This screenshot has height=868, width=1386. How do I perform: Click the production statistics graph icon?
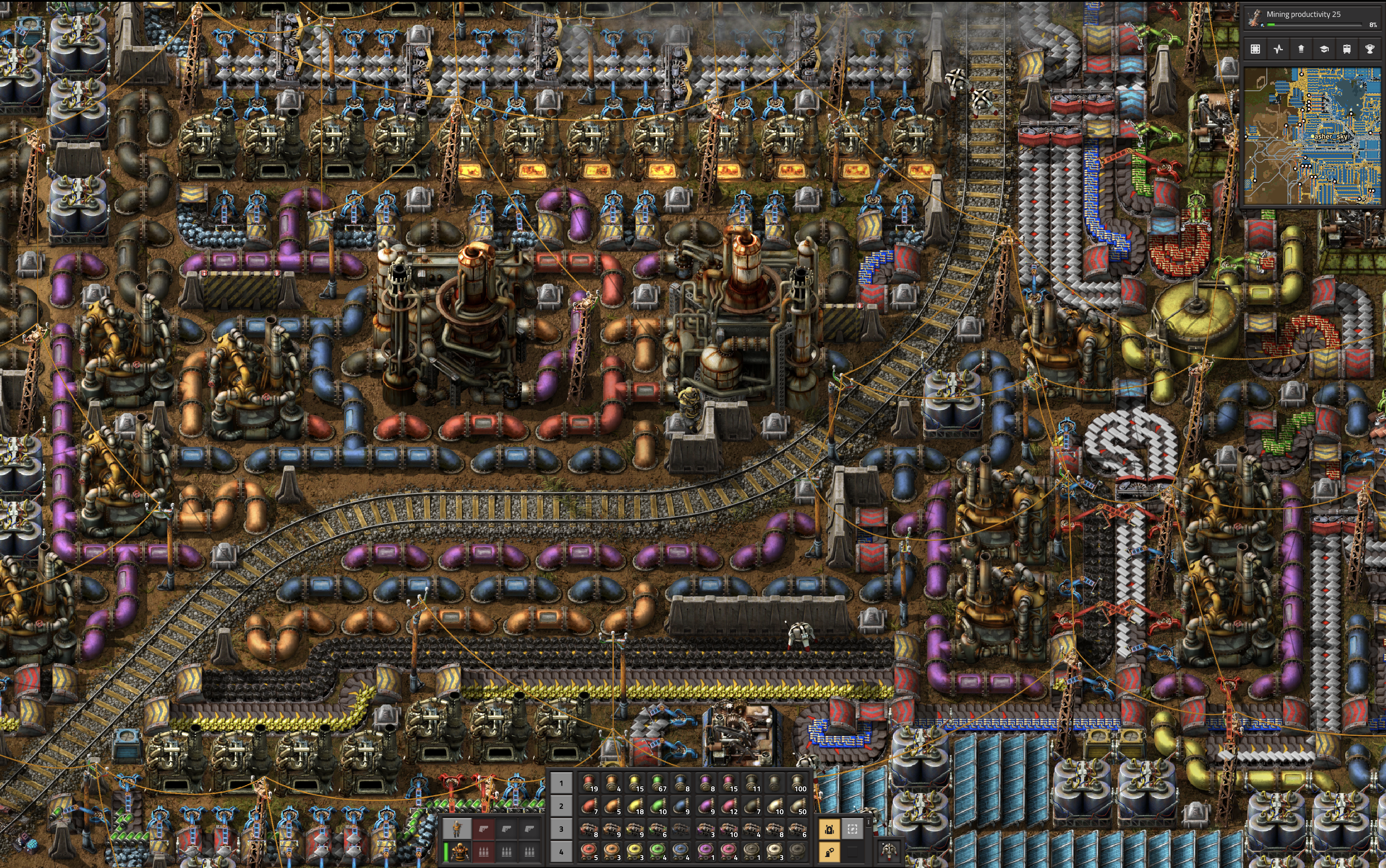point(1278,49)
